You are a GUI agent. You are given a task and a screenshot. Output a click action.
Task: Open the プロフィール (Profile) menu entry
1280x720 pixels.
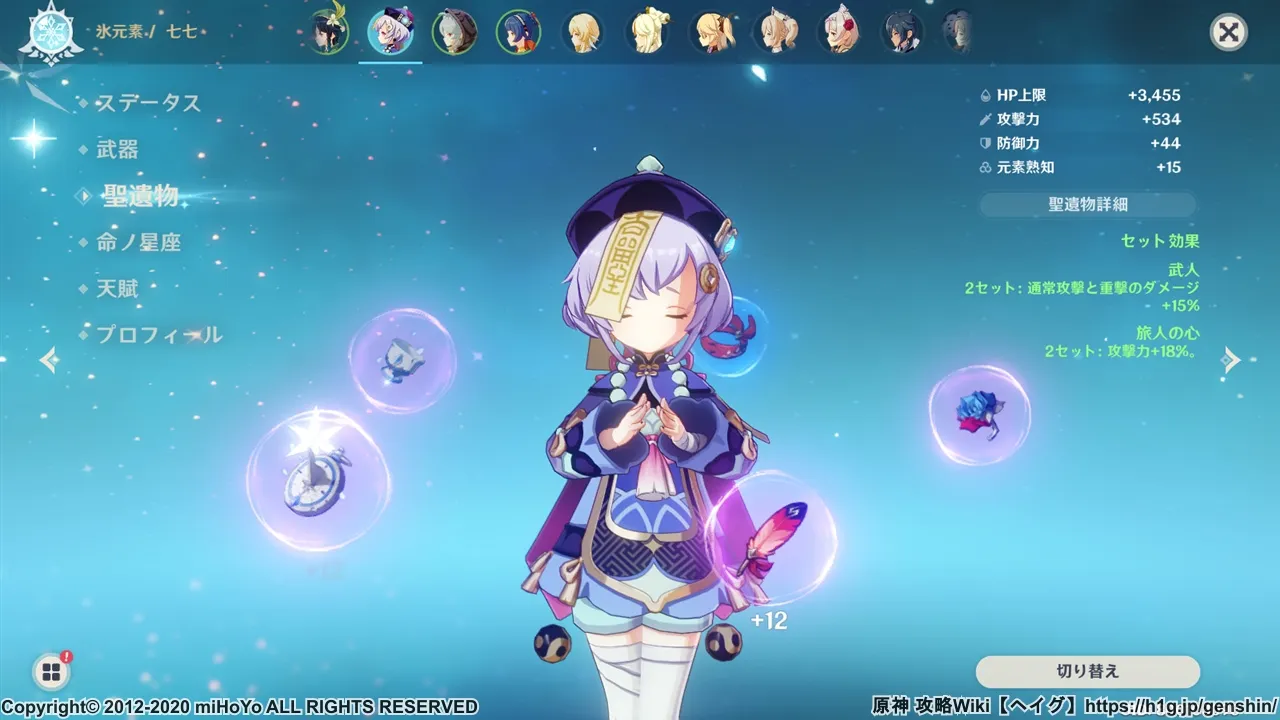[x=158, y=335]
